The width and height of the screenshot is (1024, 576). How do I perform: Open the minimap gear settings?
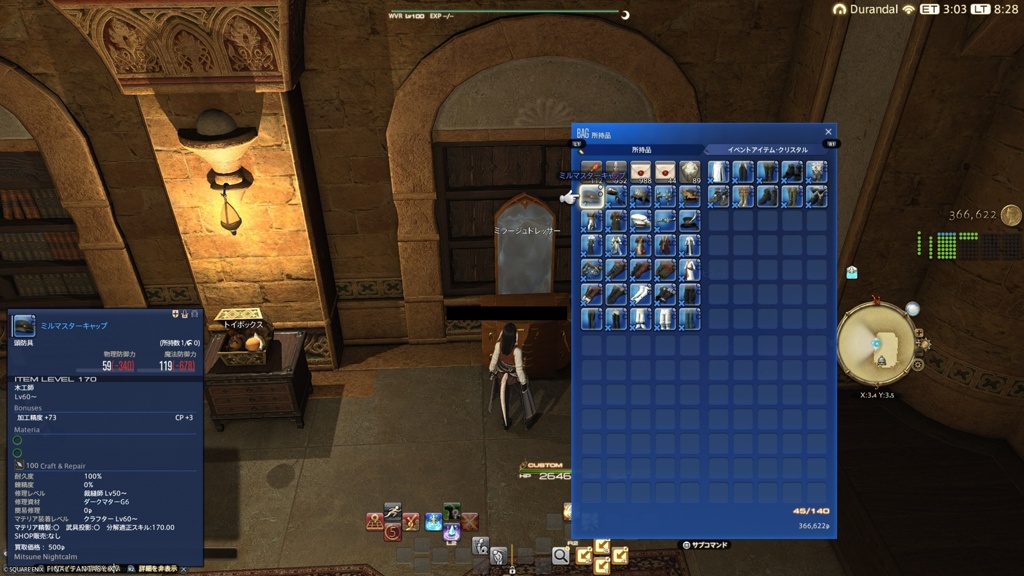(917, 365)
